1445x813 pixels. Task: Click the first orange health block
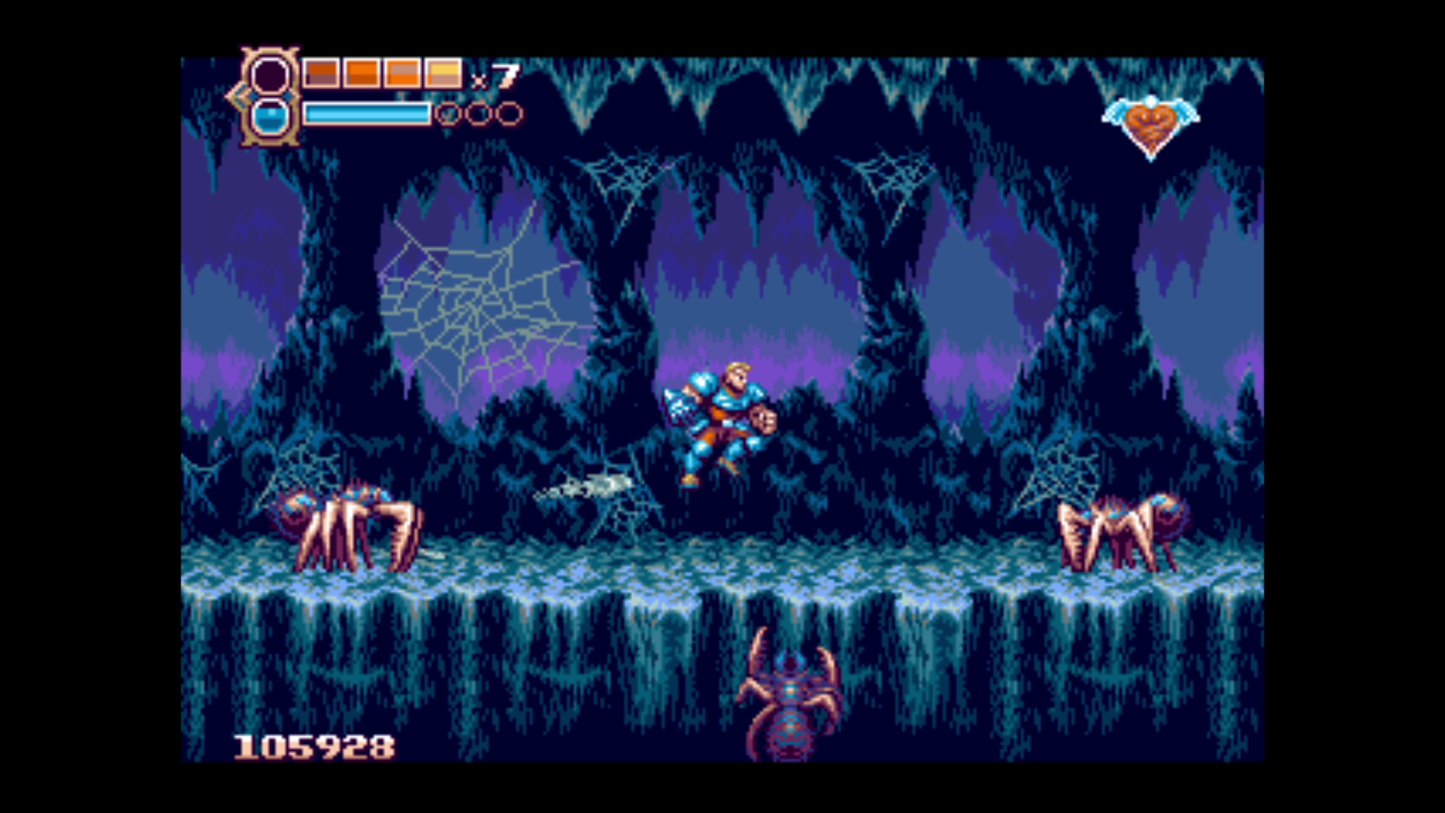322,72
